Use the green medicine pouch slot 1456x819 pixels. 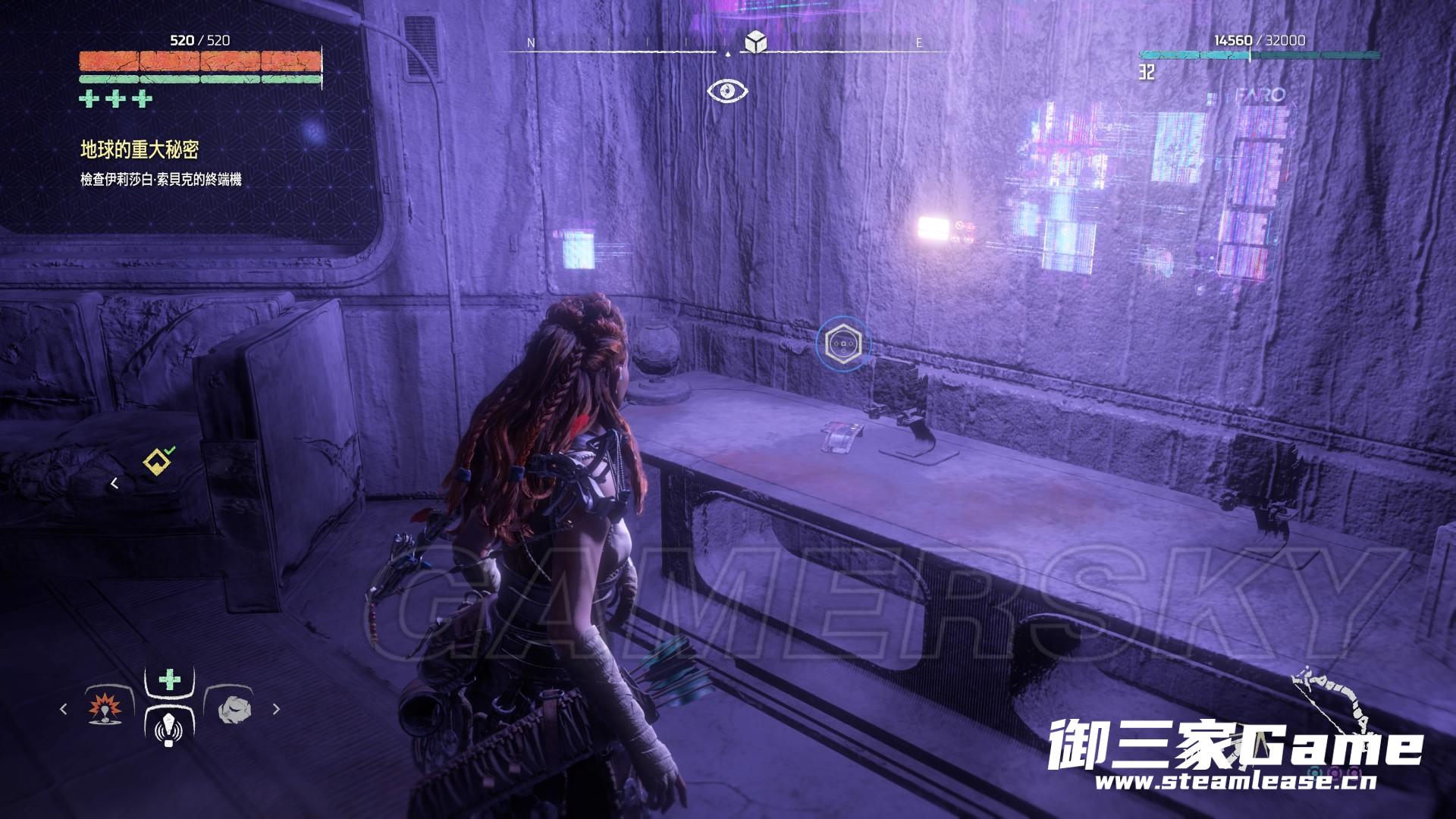click(169, 679)
